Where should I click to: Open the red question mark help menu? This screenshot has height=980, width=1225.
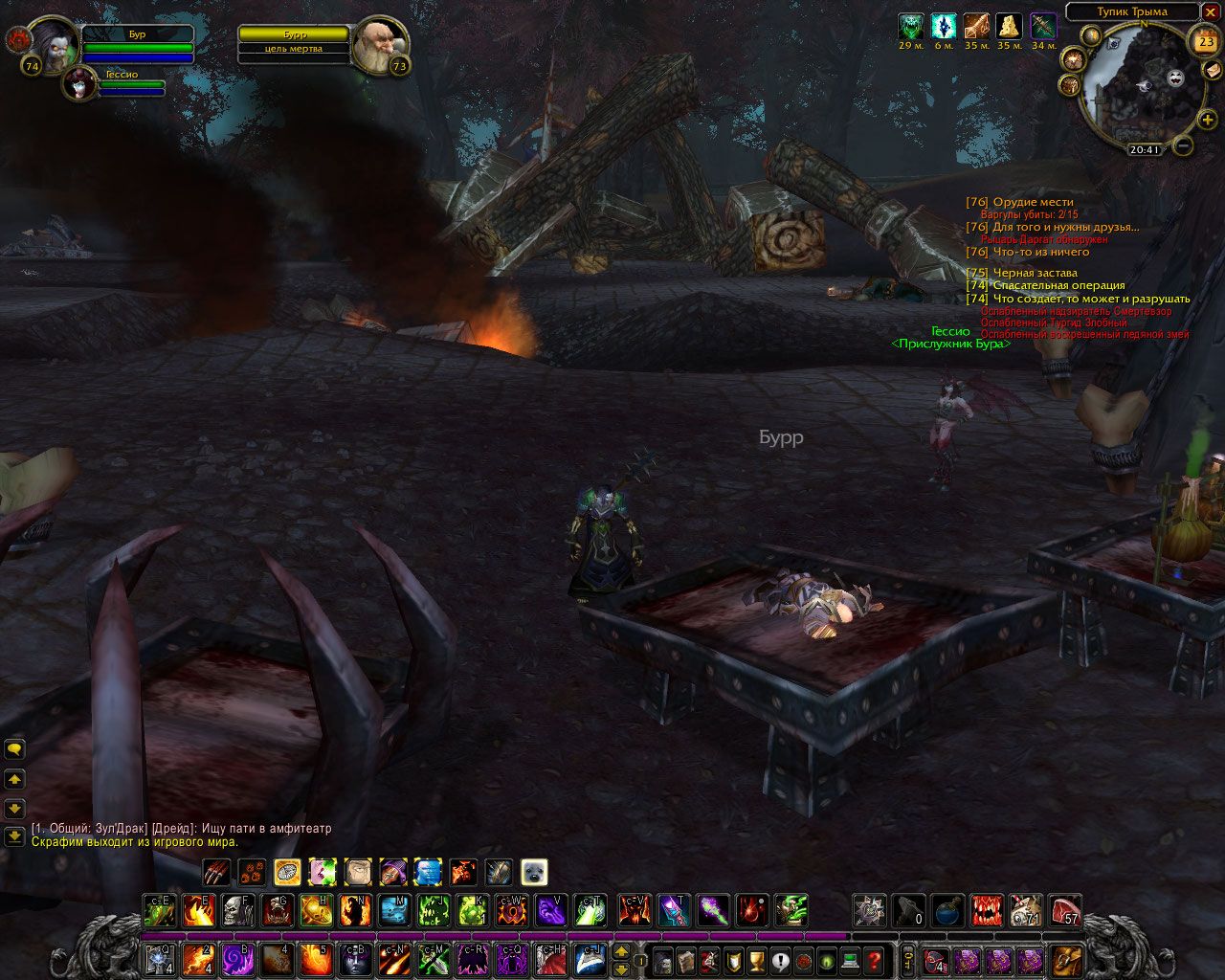(x=874, y=960)
